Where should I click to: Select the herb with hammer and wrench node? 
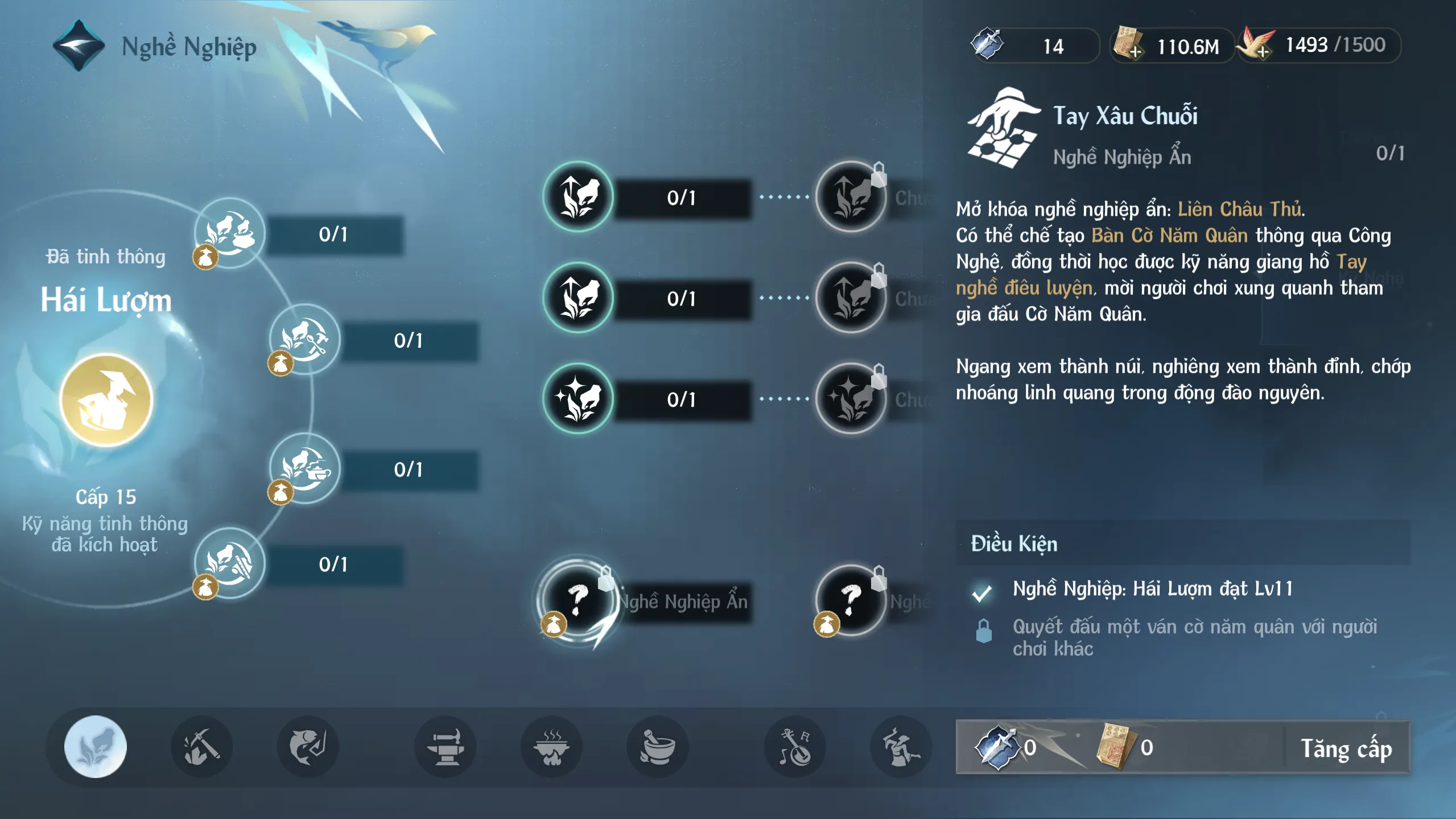click(x=305, y=339)
